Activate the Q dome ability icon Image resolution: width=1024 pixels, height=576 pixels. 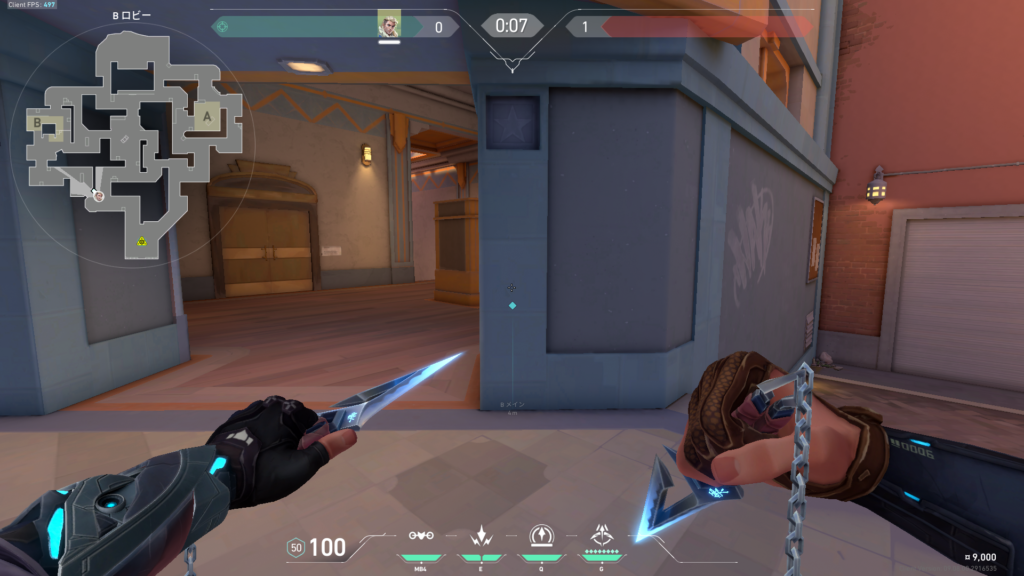[541, 536]
